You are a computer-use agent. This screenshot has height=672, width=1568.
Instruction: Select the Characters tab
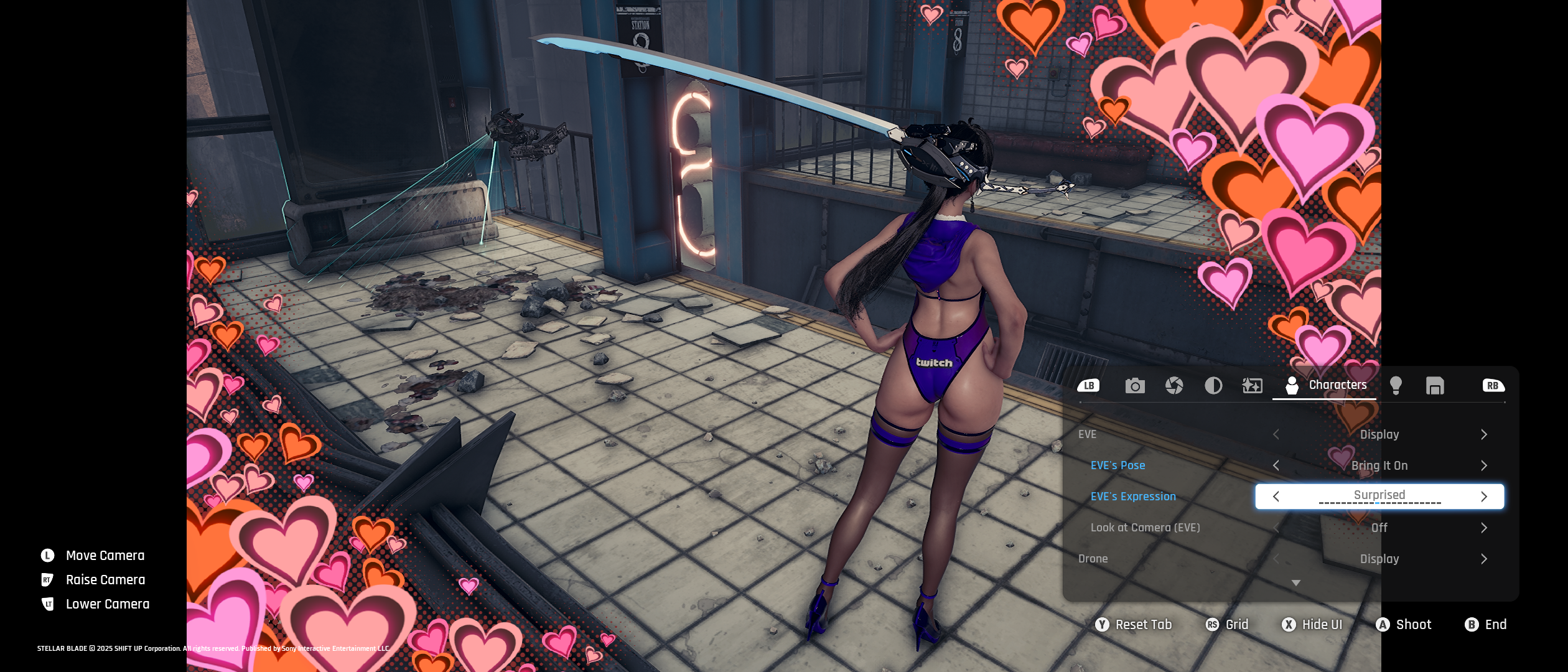click(1325, 385)
